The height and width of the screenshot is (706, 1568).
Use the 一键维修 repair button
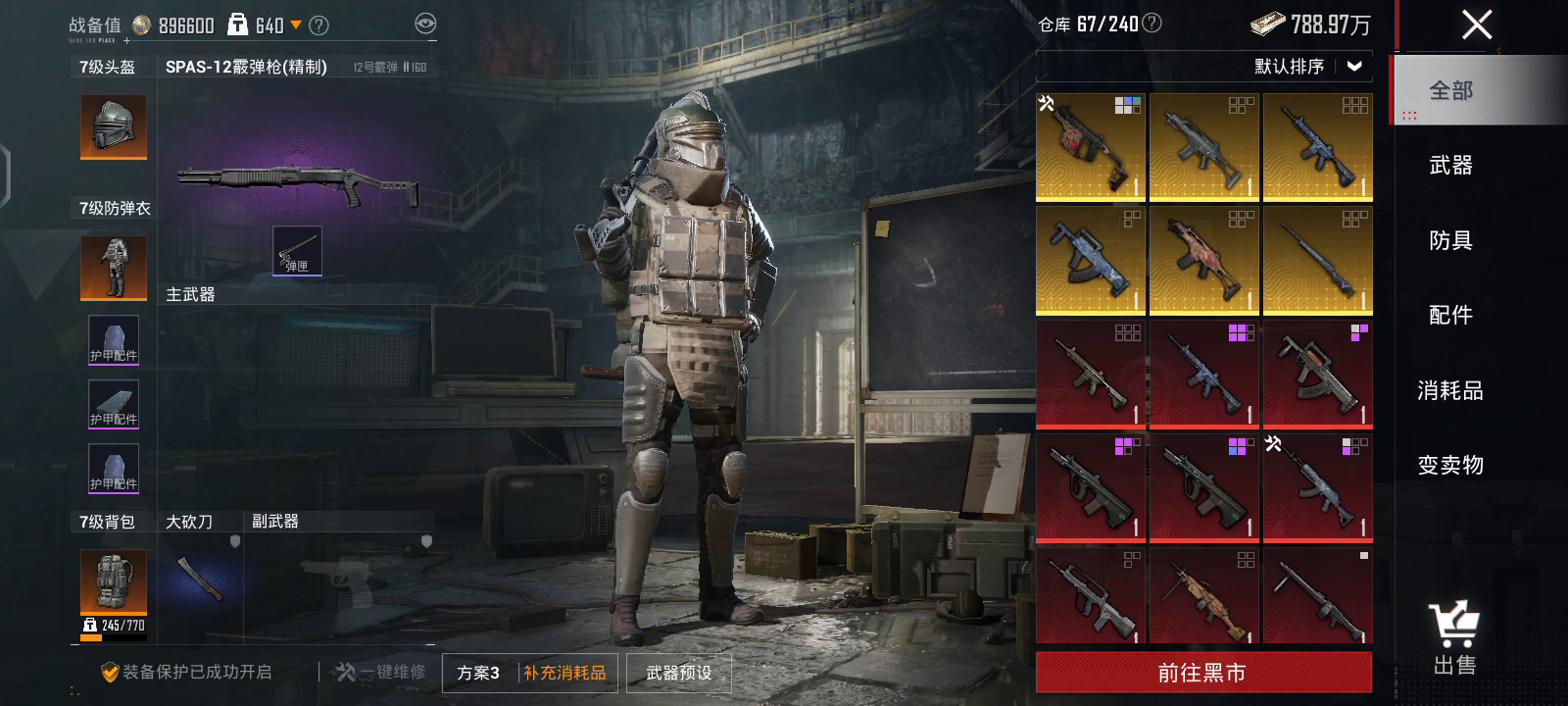click(381, 673)
